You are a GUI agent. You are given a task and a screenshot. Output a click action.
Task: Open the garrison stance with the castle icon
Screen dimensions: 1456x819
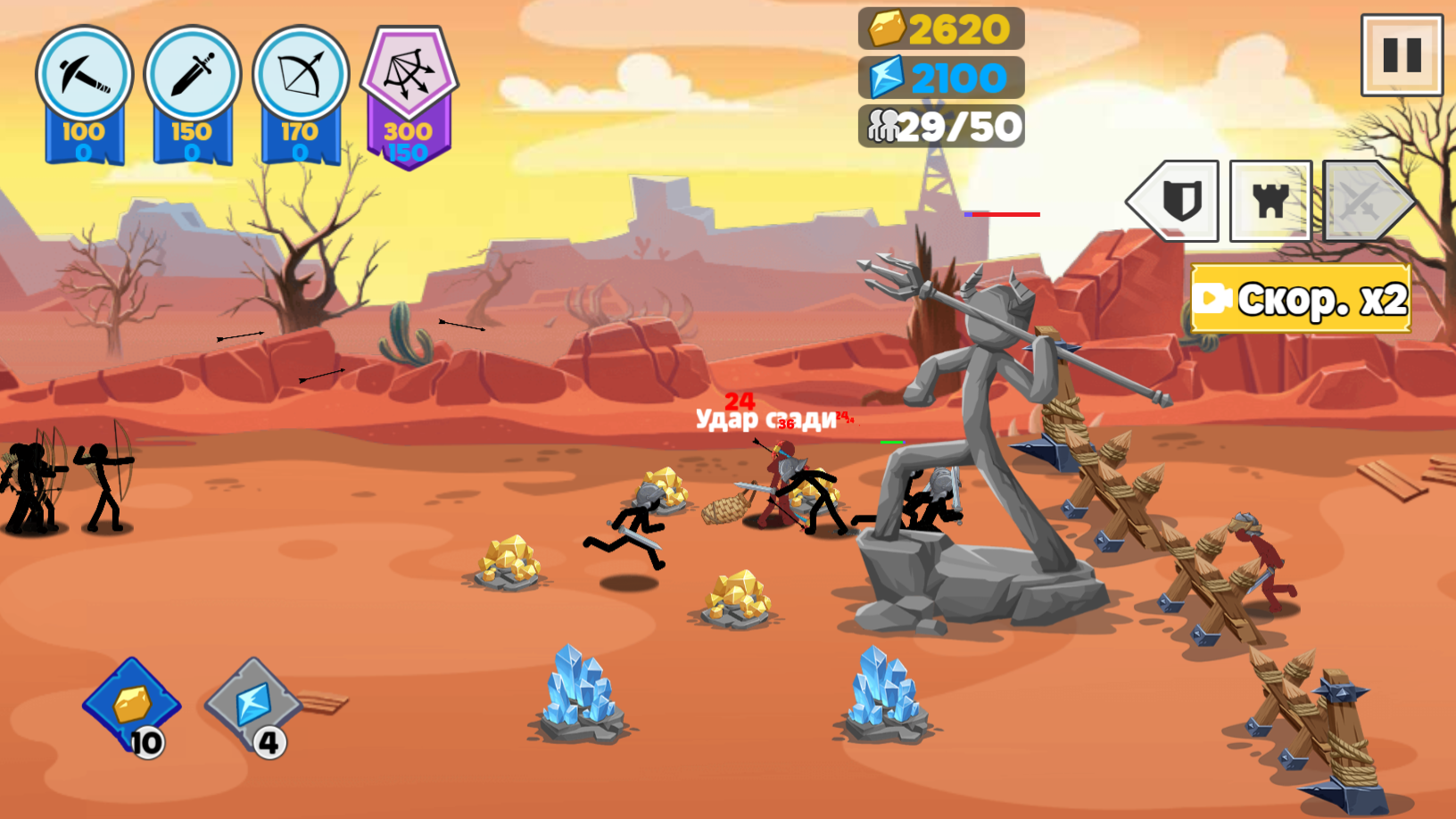[1270, 198]
